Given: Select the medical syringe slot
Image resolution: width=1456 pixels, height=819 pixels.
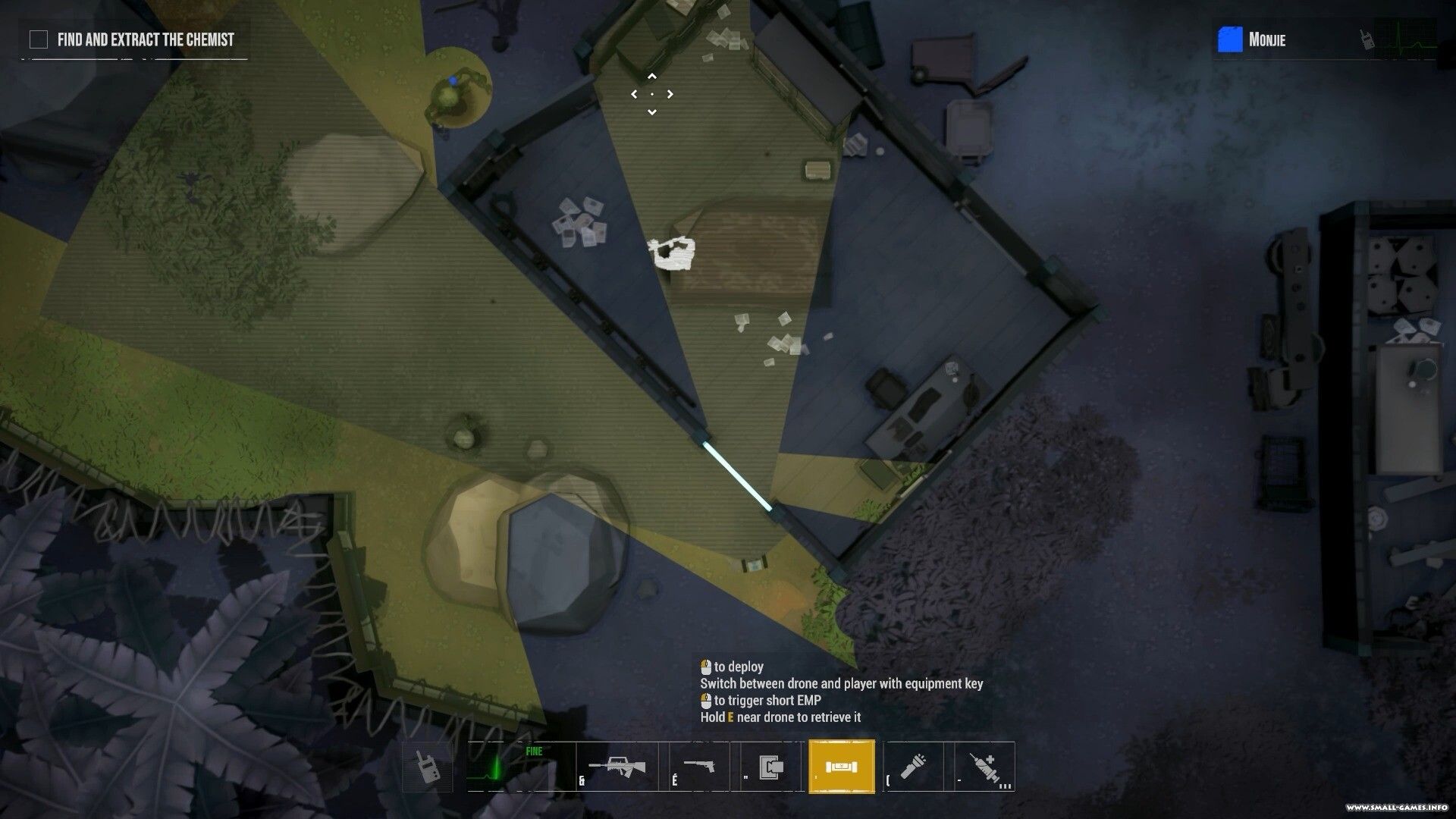Looking at the screenshot, I should [x=984, y=767].
